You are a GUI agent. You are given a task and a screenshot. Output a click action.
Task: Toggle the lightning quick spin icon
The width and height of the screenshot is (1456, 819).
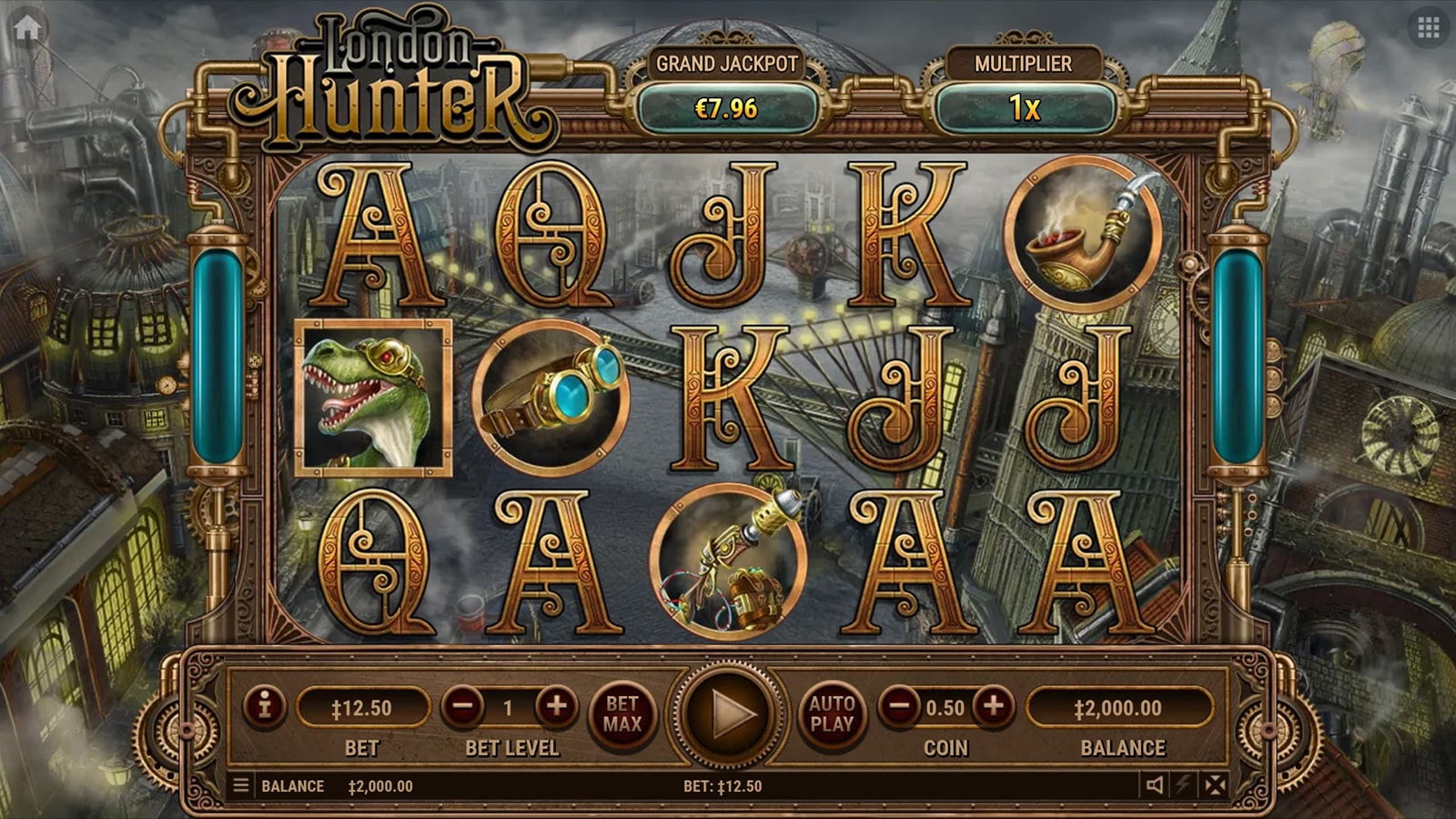tap(1184, 784)
